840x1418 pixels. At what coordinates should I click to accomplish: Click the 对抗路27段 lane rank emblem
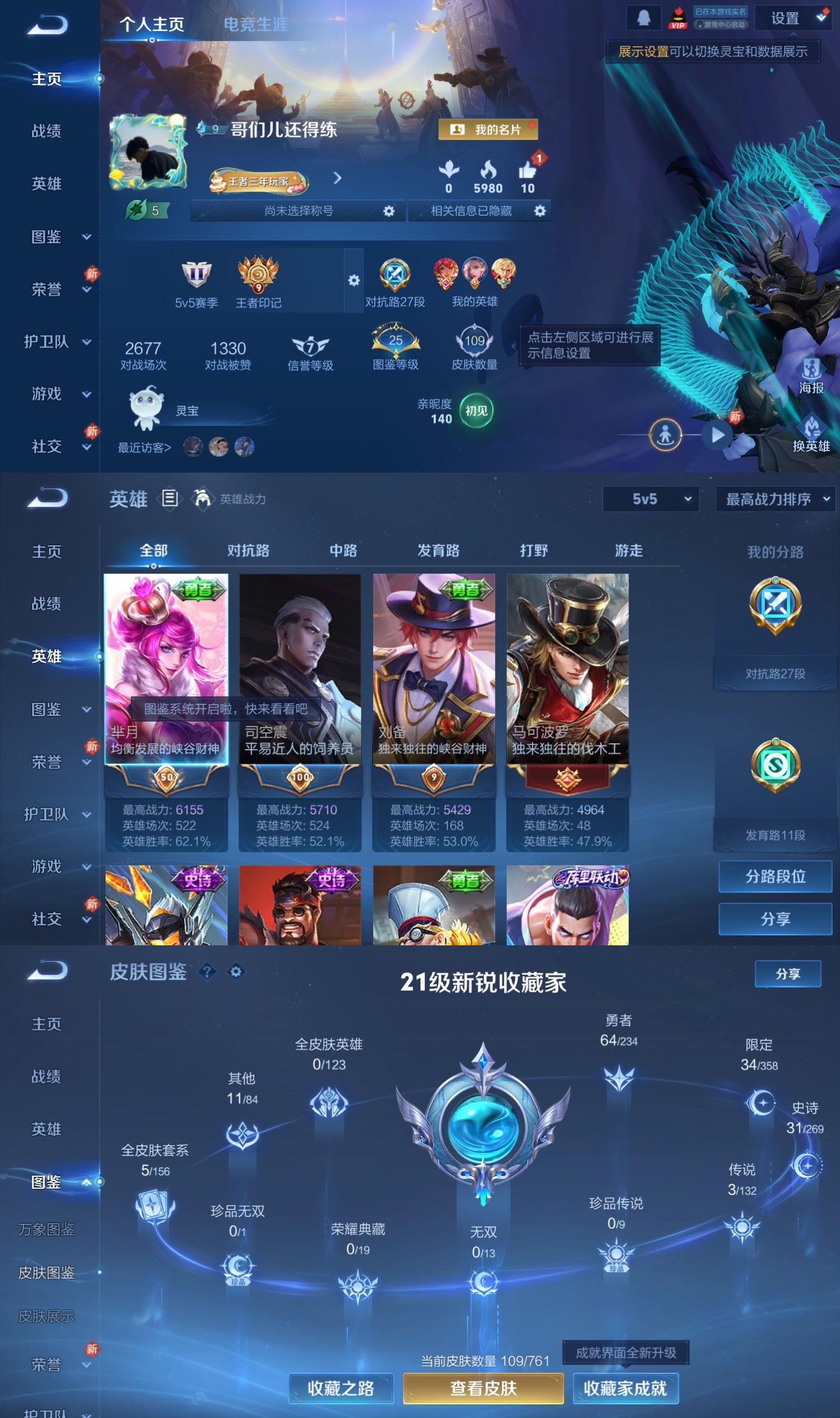pyautogui.click(x=394, y=274)
